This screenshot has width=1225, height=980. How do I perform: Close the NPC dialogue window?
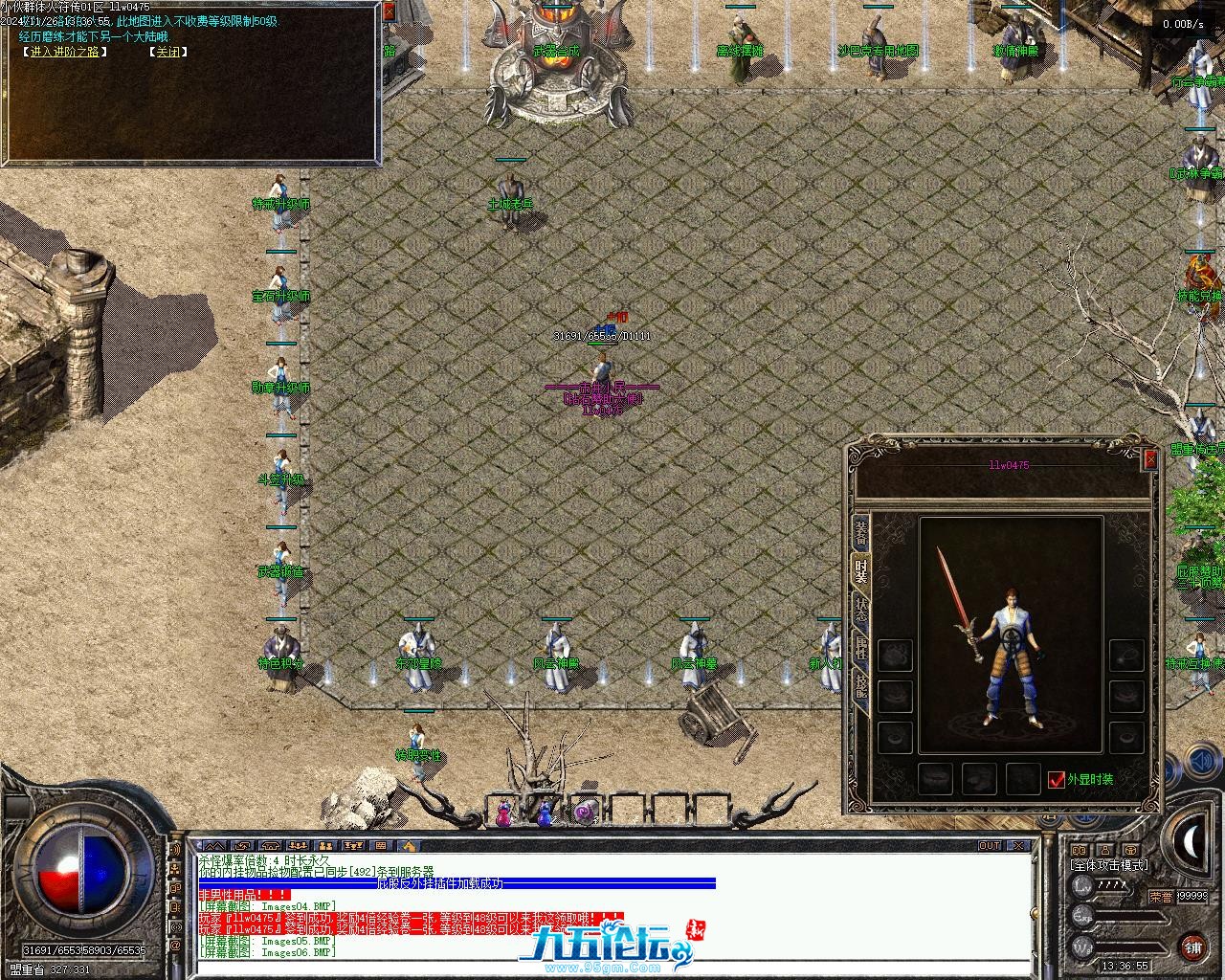pyautogui.click(x=389, y=11)
